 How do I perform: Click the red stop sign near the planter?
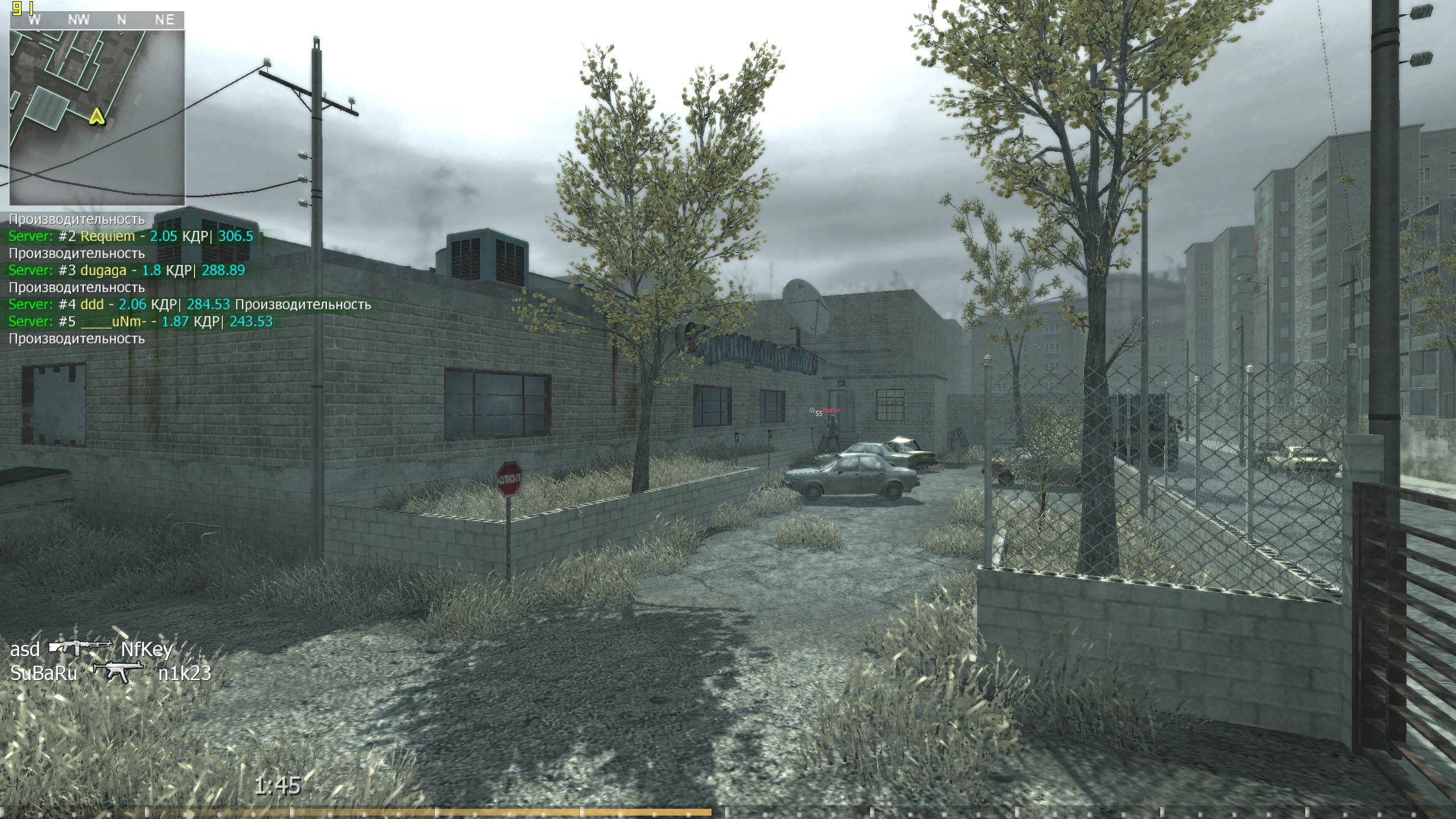point(510,479)
